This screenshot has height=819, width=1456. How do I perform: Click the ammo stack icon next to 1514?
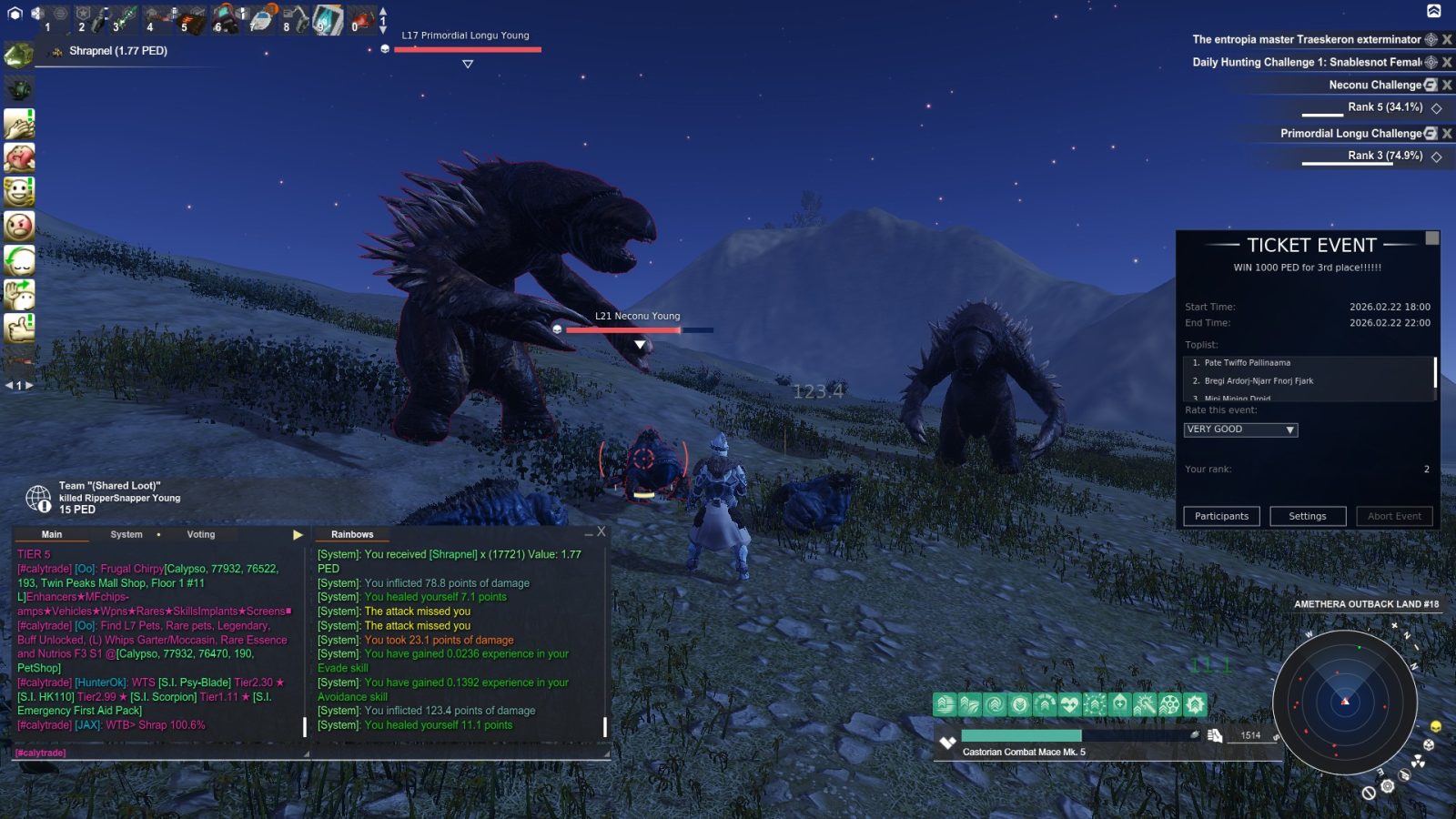tap(1216, 734)
